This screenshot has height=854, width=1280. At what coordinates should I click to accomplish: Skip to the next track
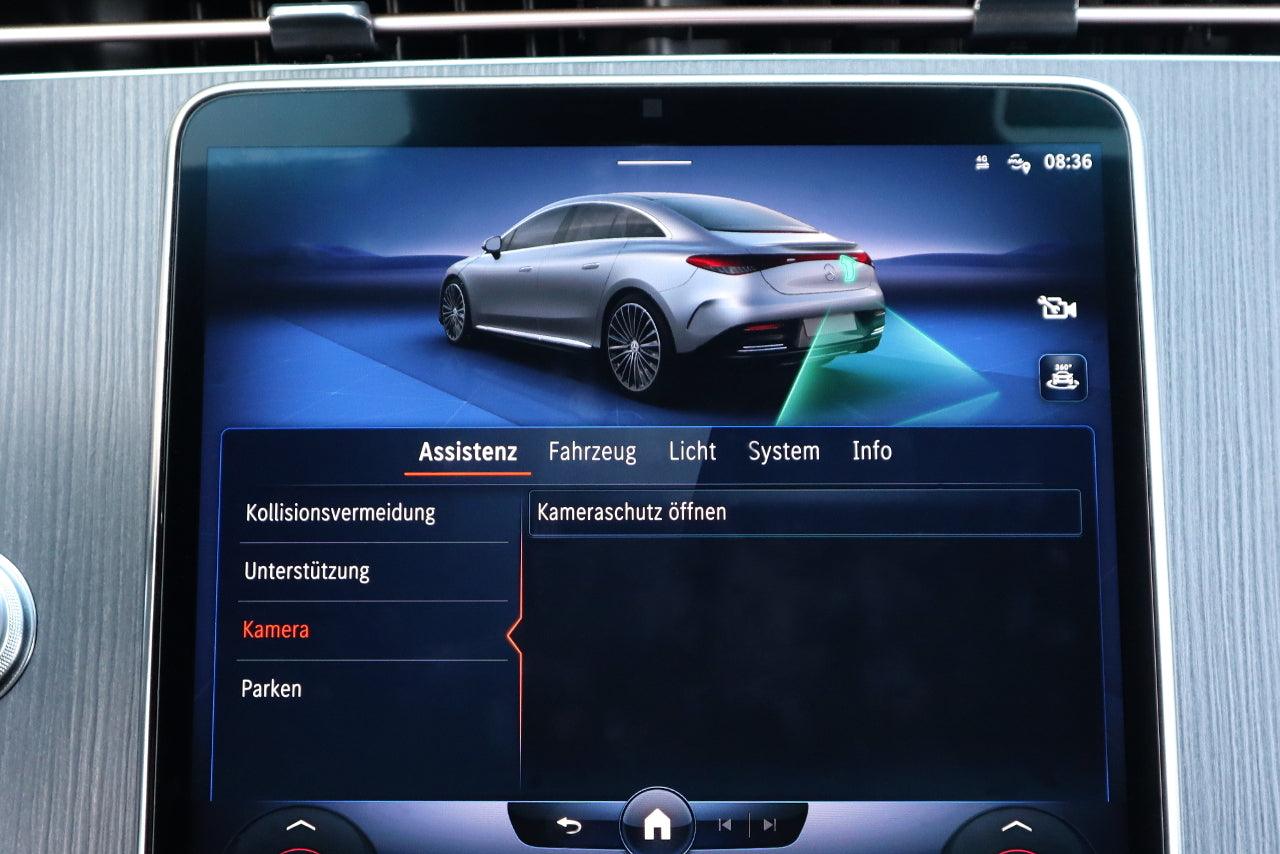769,825
